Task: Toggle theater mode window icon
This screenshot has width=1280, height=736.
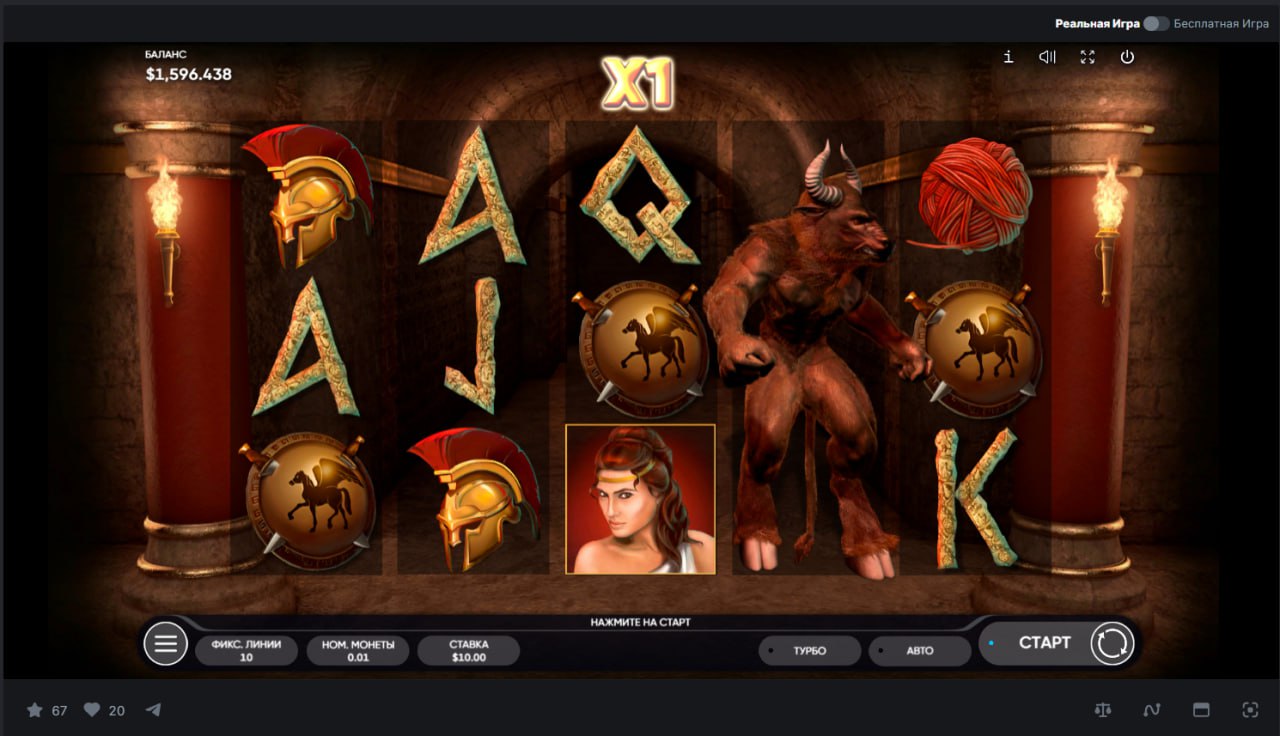Action: (x=1201, y=710)
